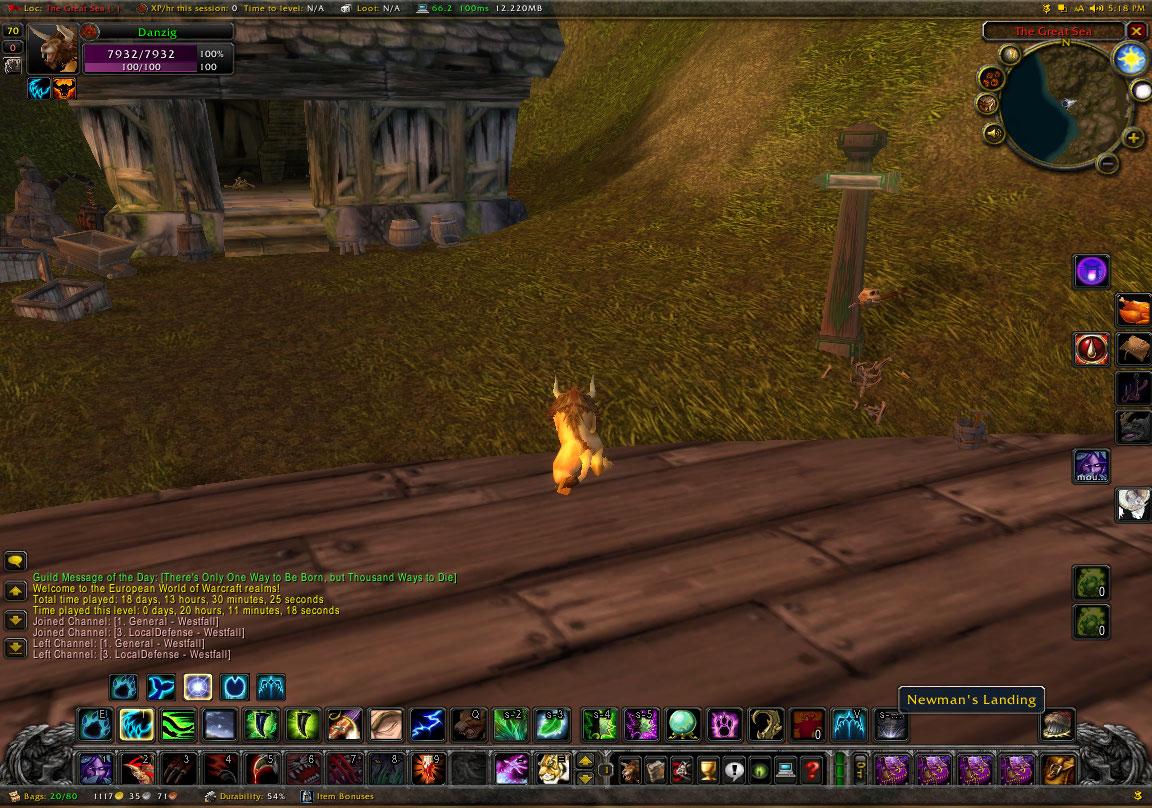Activate the blue lightning bolt ability
Screen dimensions: 1152x808
(x=427, y=724)
